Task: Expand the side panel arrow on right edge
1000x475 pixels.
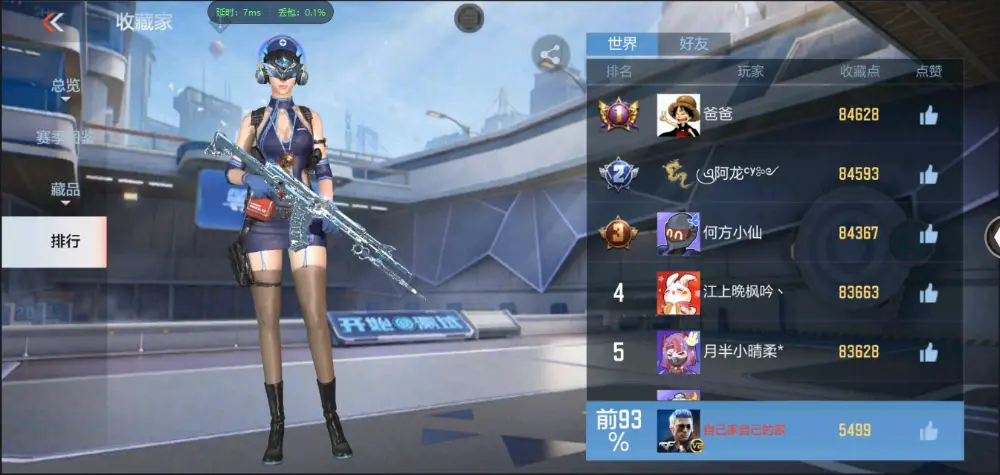Action: (x=992, y=237)
